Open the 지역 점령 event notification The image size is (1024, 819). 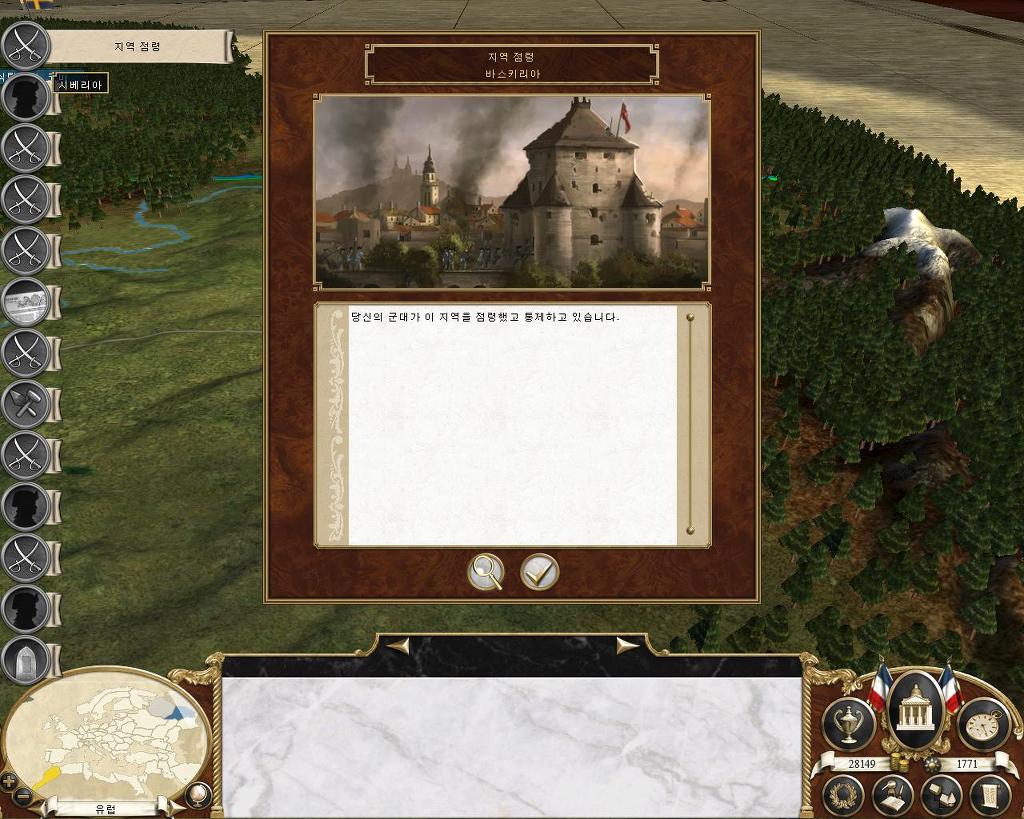click(26, 45)
